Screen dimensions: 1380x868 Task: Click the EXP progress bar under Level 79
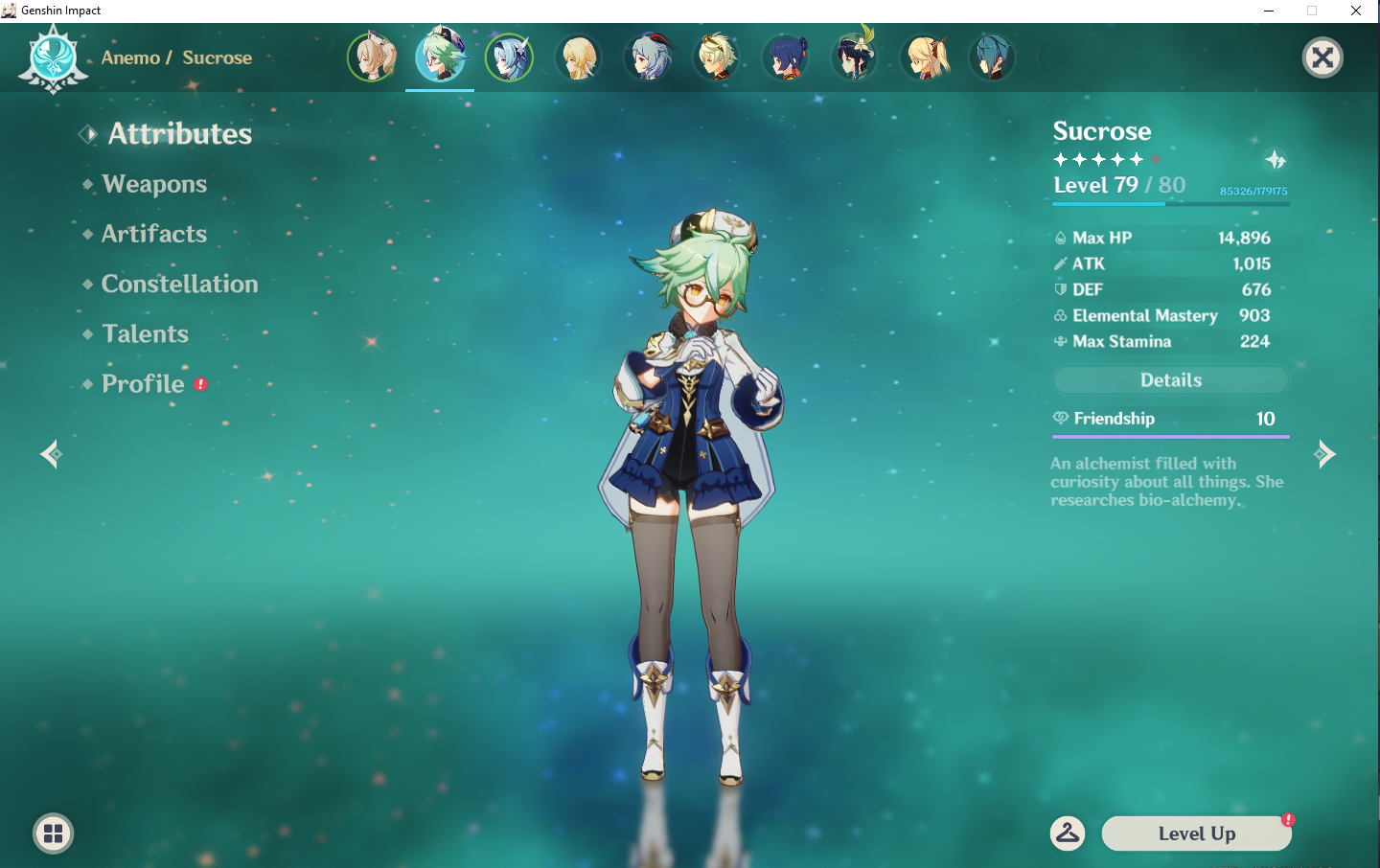point(1169,205)
